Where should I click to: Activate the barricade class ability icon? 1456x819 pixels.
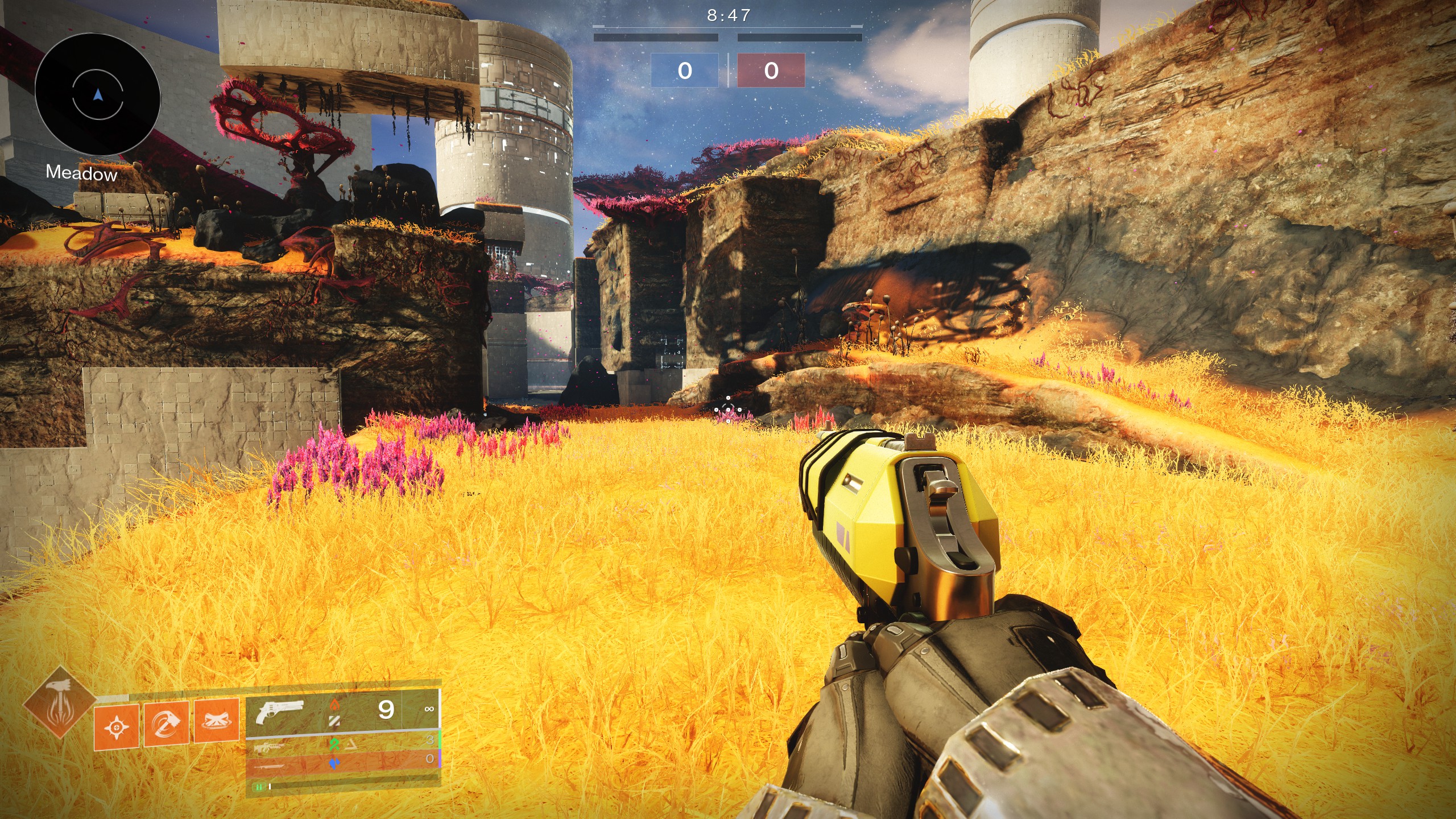[x=216, y=721]
